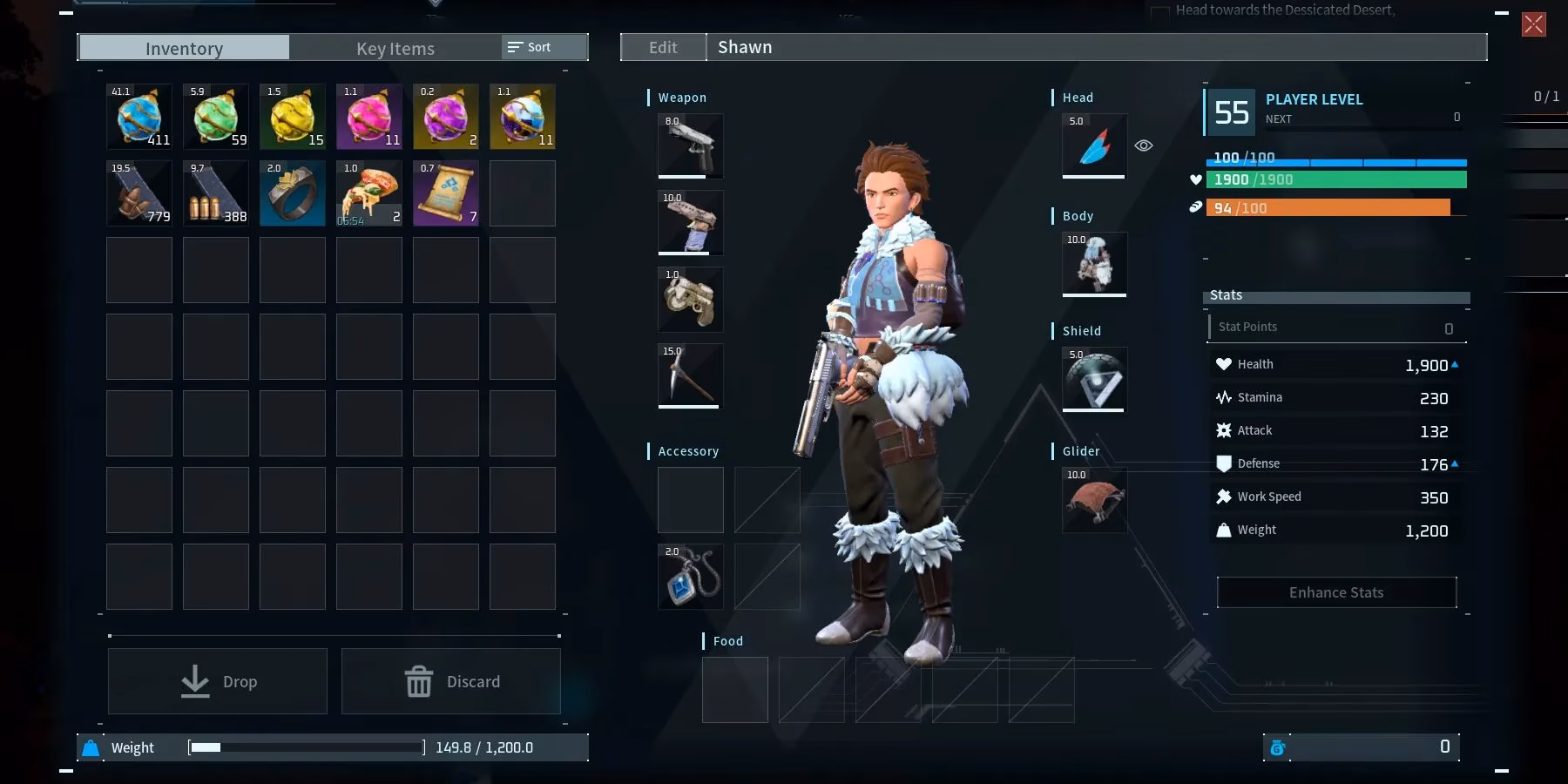Click the Edit character name button
This screenshot has height=784, width=1568.
[x=663, y=47]
